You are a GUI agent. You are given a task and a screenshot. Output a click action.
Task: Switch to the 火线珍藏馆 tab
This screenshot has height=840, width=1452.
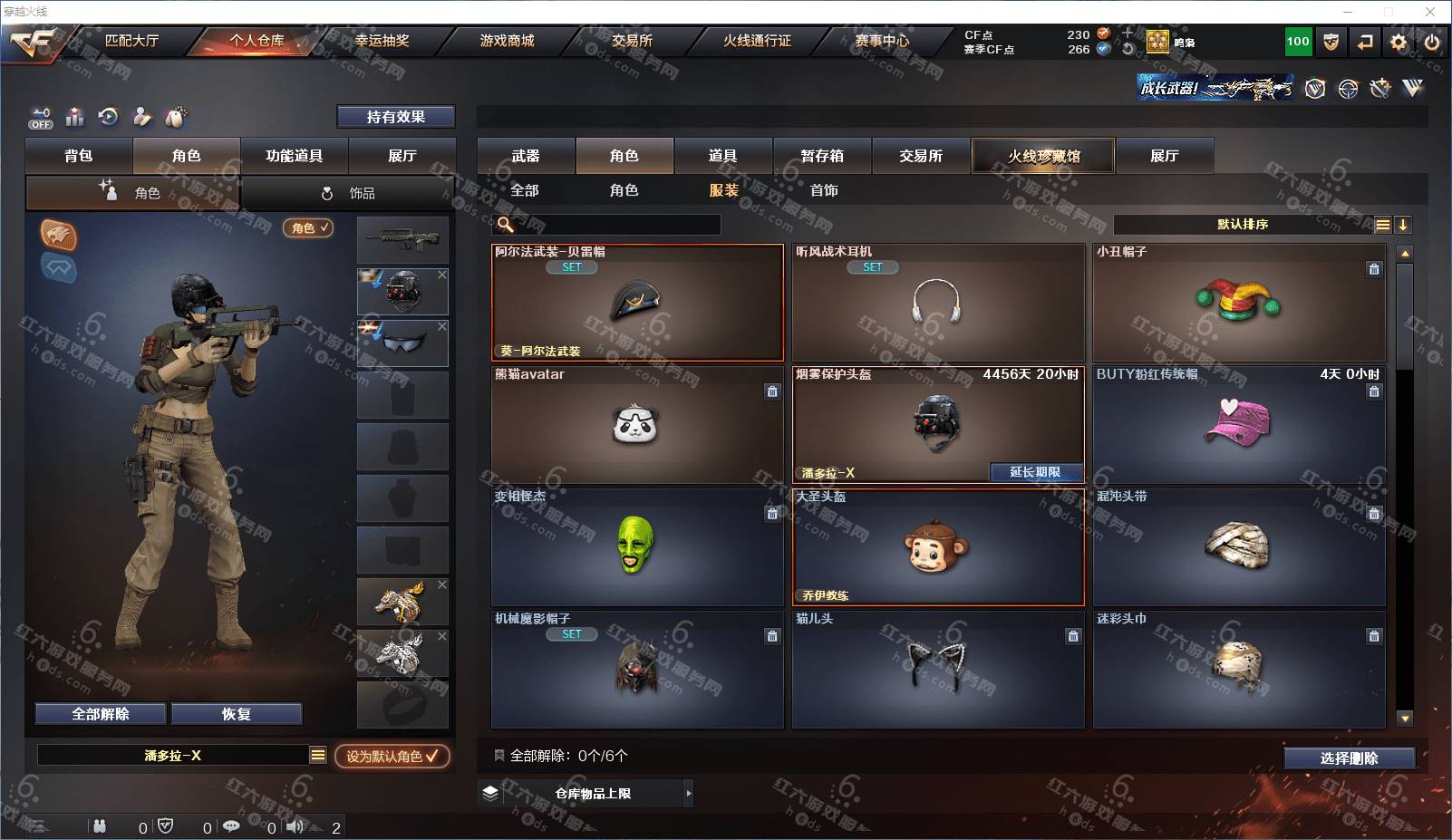1043,156
